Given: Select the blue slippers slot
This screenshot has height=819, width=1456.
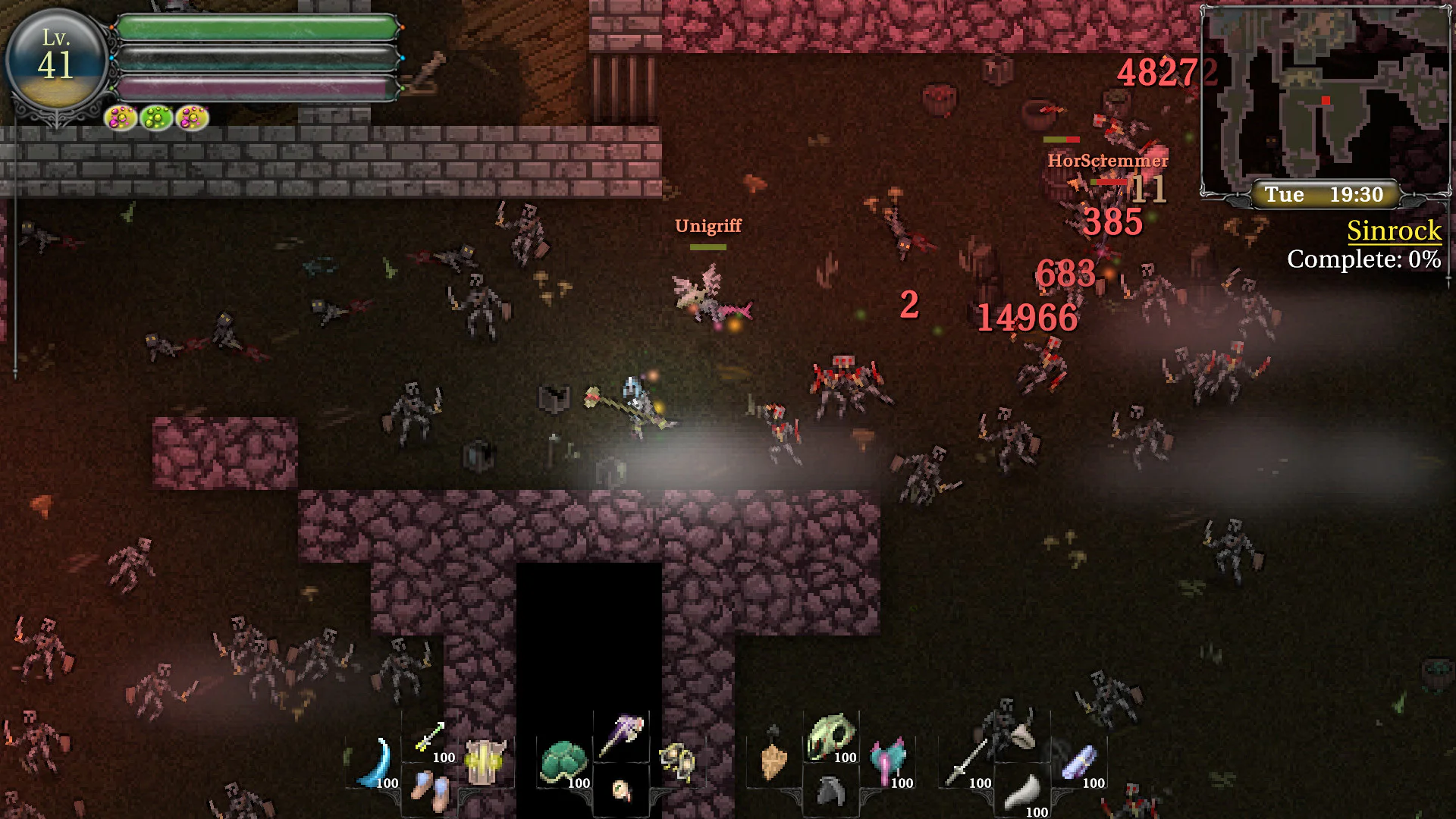Looking at the screenshot, I should pyautogui.click(x=430, y=789).
